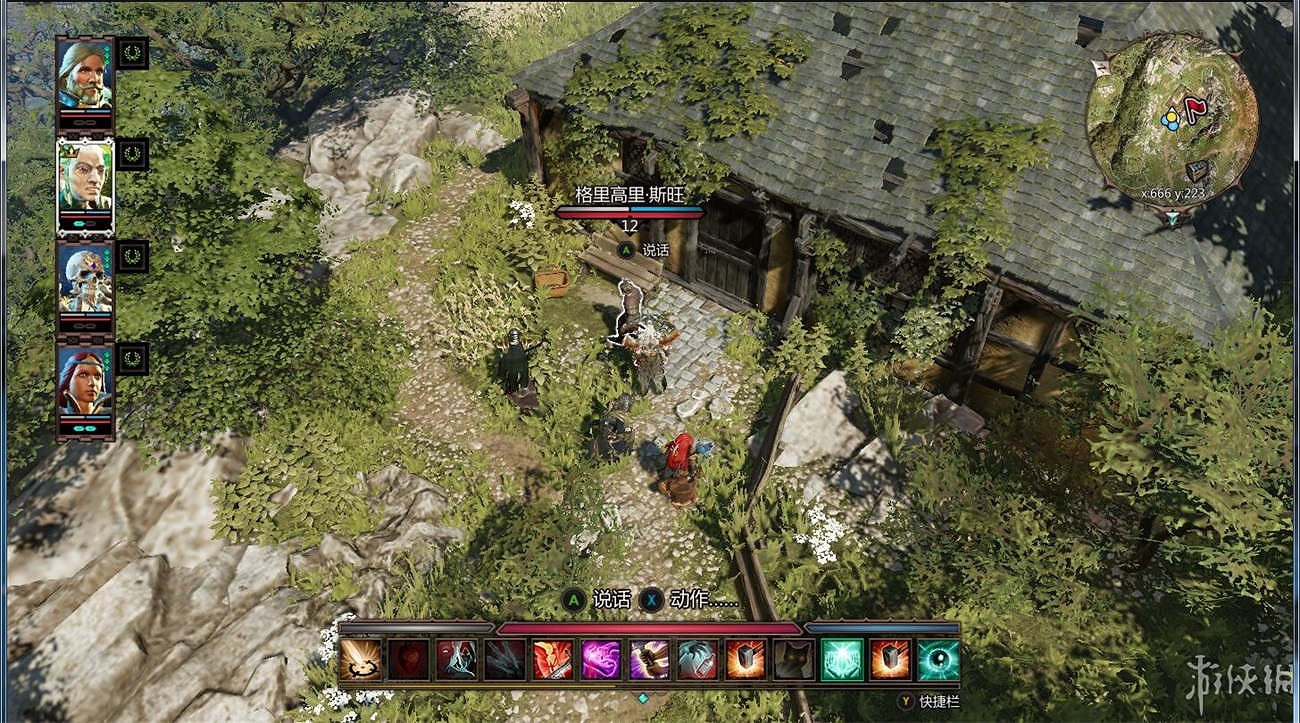Activate the sword attack skill in hotbar
Image resolution: width=1300 pixels, height=723 pixels.
pyautogui.click(x=360, y=660)
